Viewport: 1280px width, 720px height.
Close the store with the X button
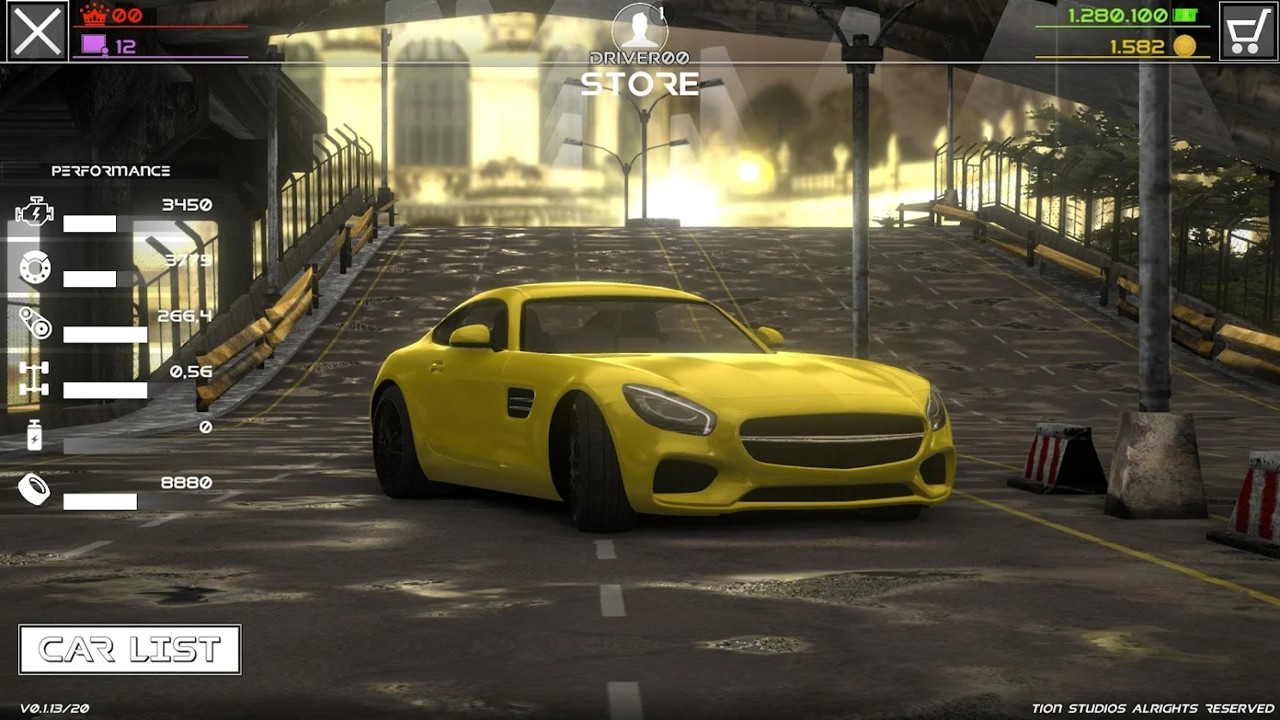37,31
